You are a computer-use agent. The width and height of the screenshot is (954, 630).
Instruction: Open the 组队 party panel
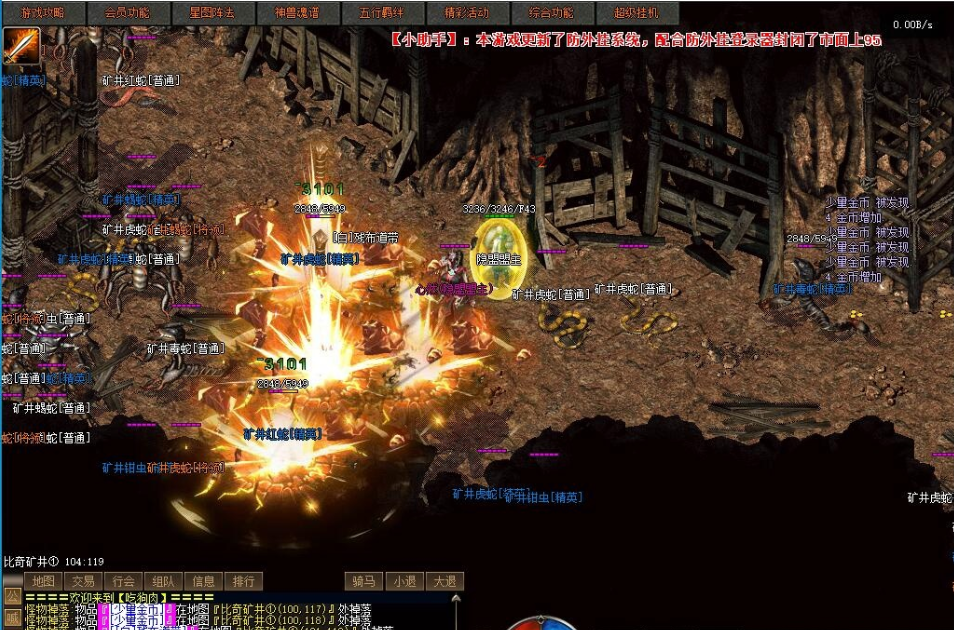(x=163, y=581)
